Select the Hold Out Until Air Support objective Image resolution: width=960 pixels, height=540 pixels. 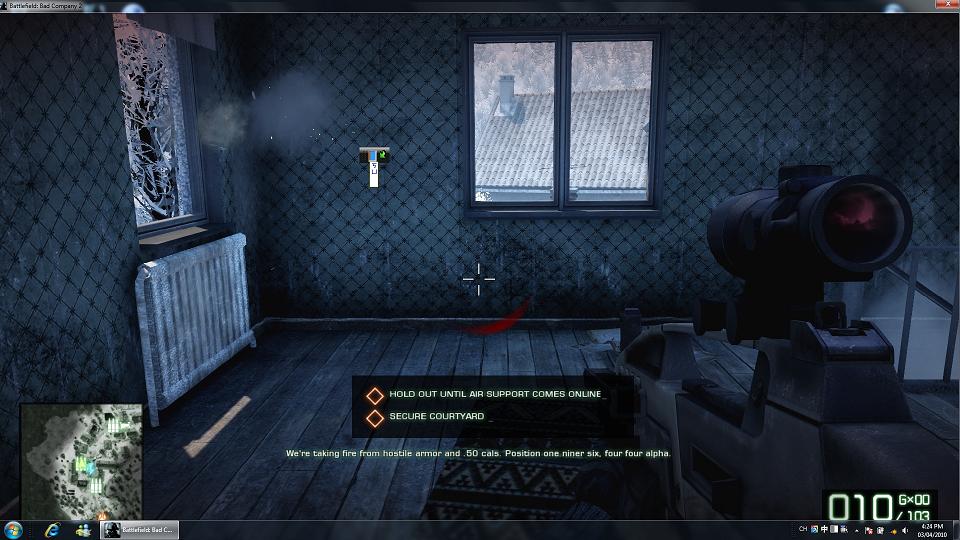click(495, 395)
